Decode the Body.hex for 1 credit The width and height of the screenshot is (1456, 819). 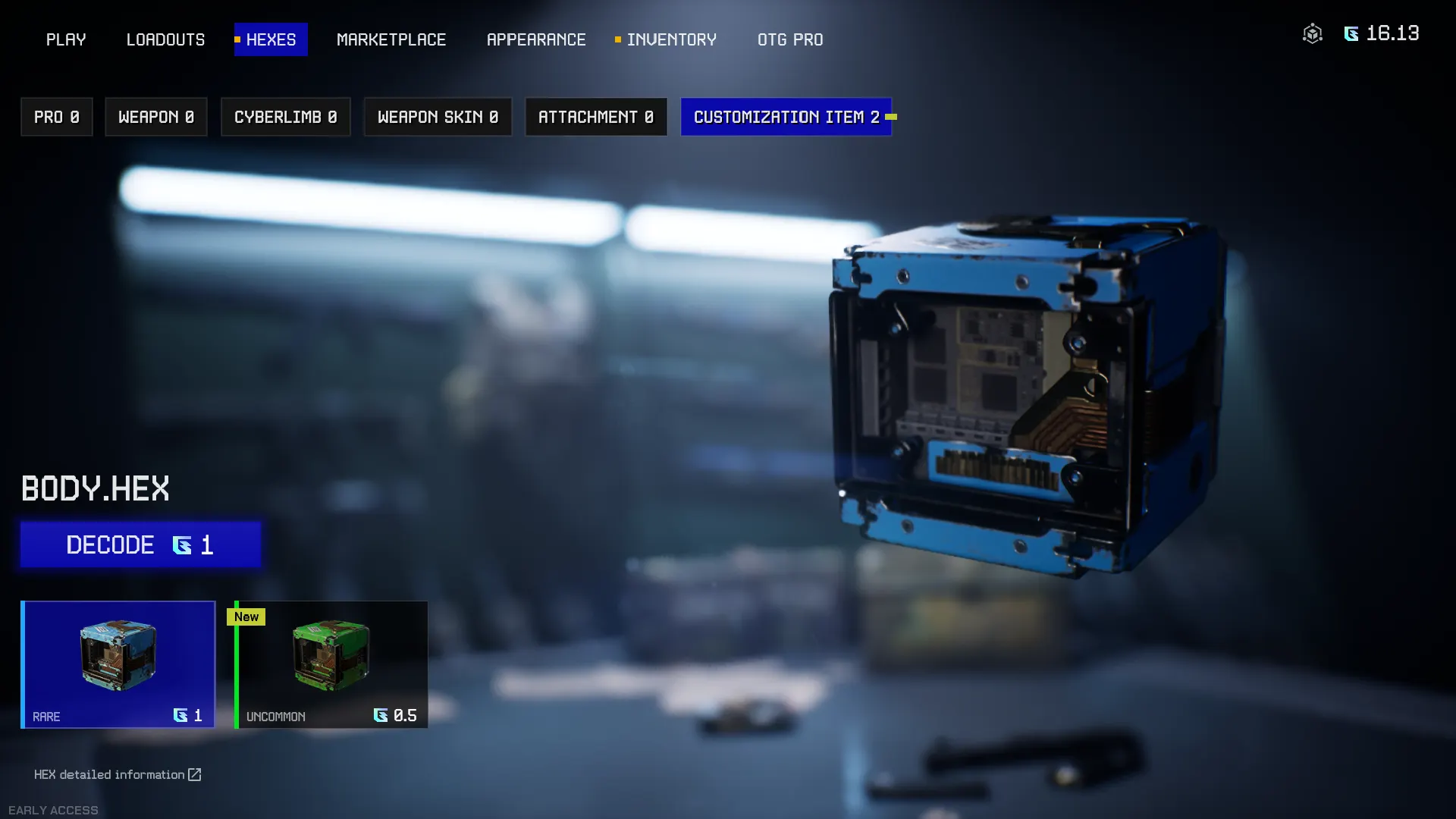click(x=140, y=544)
